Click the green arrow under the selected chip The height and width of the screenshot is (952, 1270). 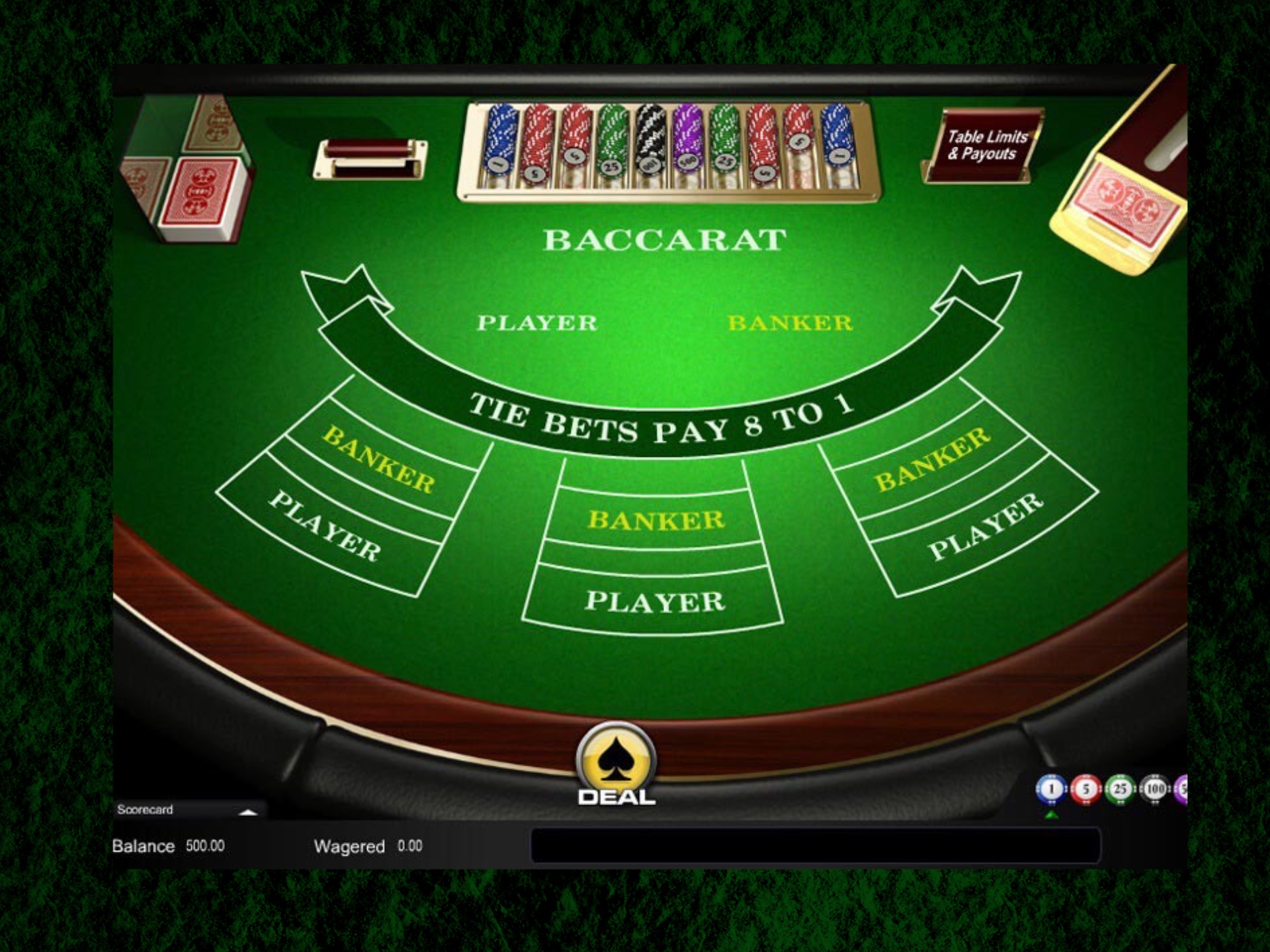coord(1052,815)
